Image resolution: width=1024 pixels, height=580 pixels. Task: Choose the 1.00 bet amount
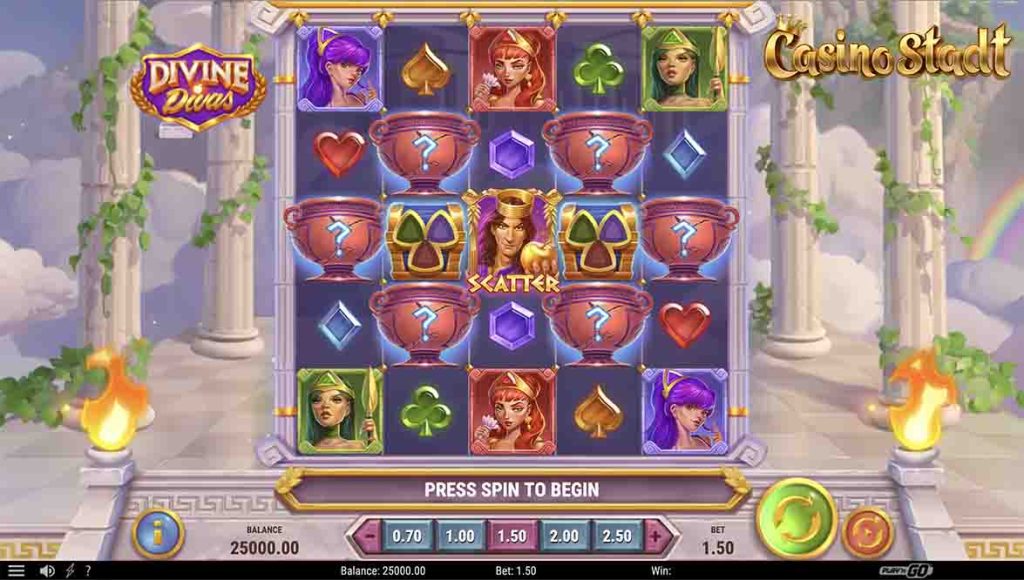[x=459, y=536]
